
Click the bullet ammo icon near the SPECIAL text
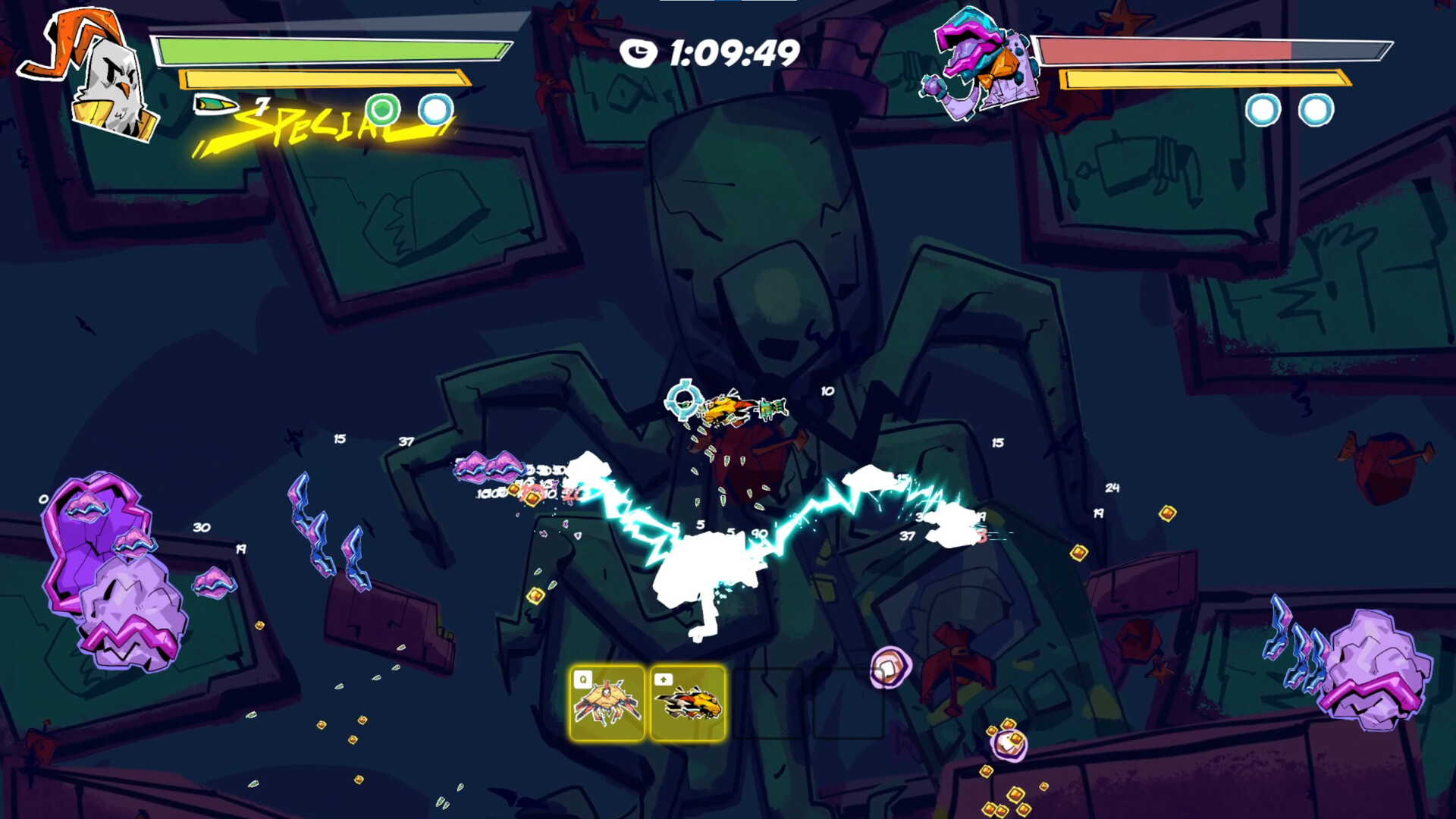tap(216, 104)
